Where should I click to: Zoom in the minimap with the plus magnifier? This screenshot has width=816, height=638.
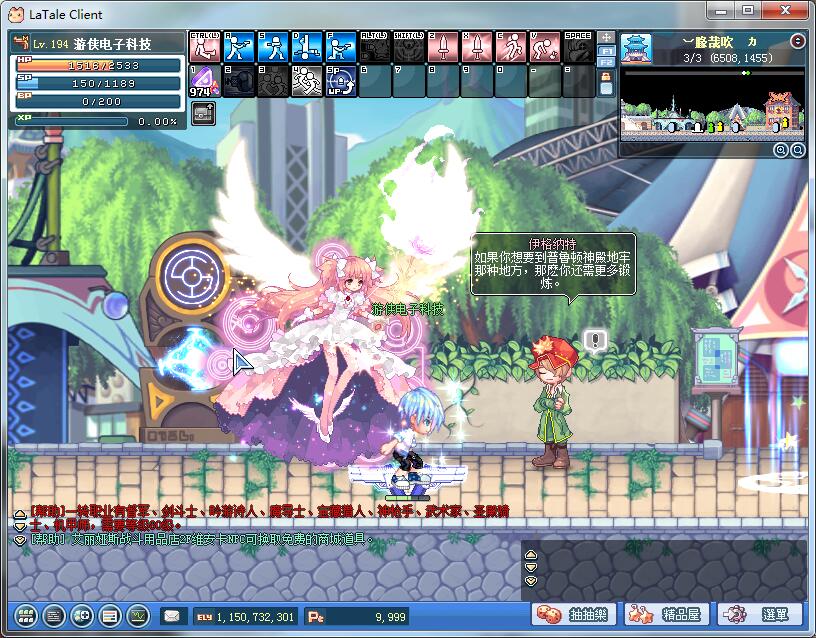click(780, 150)
